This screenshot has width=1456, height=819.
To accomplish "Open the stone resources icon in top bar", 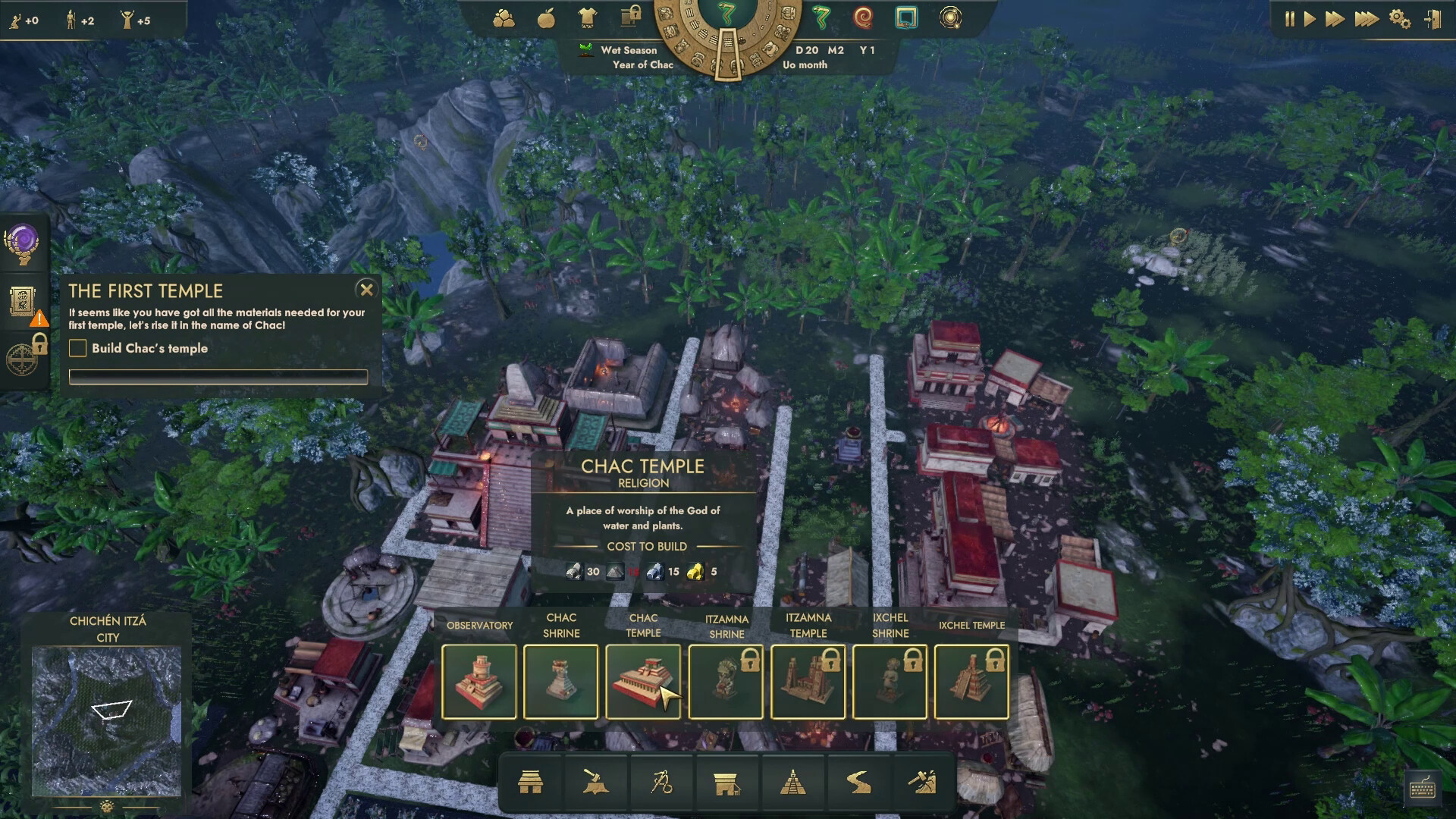I will [x=504, y=18].
